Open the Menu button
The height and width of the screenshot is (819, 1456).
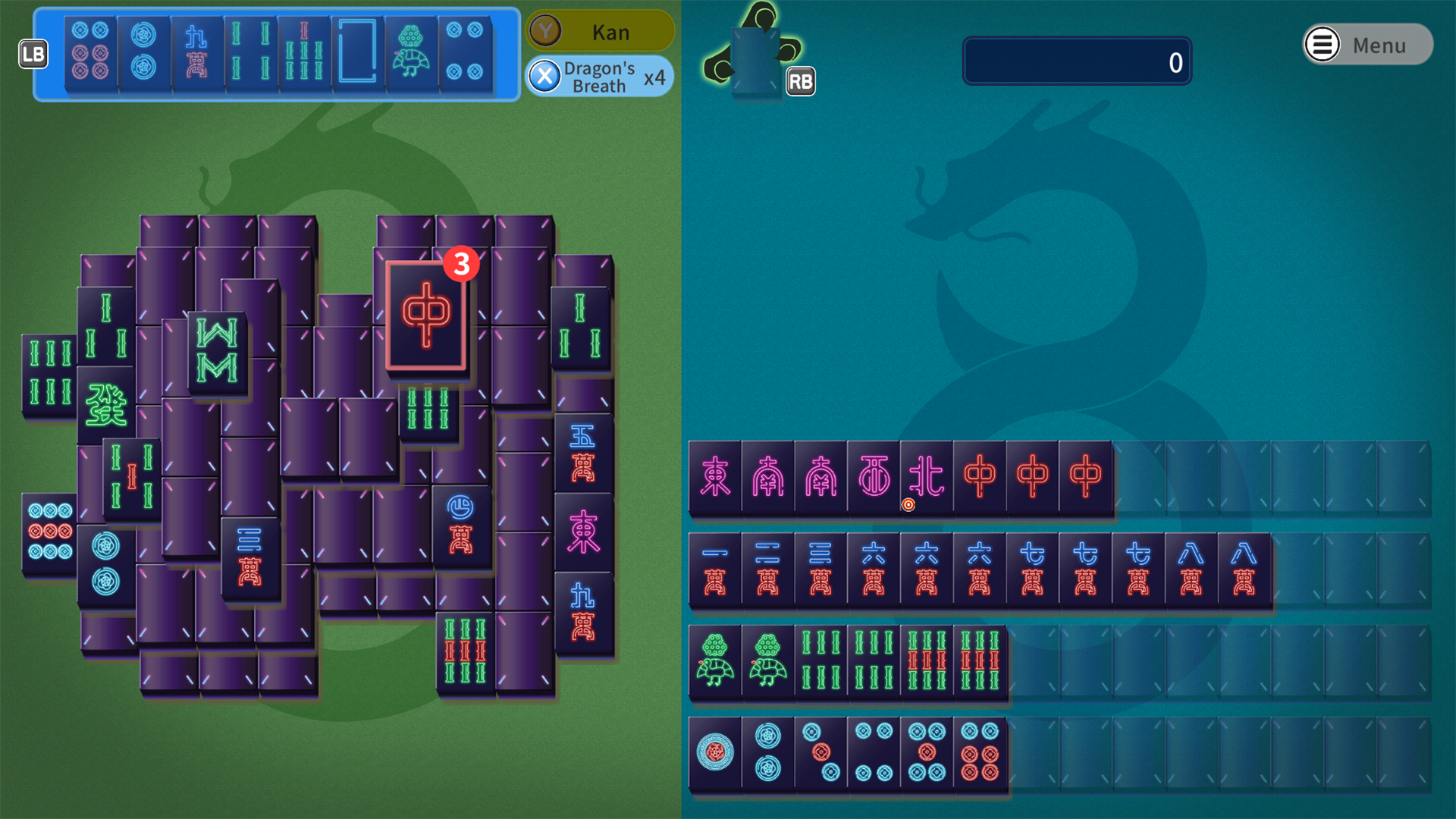click(x=1367, y=45)
